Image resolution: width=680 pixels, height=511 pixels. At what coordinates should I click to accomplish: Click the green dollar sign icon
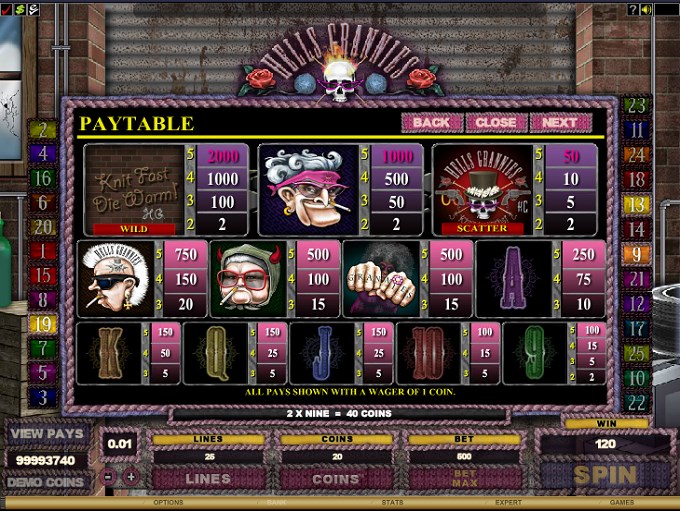pos(20,9)
